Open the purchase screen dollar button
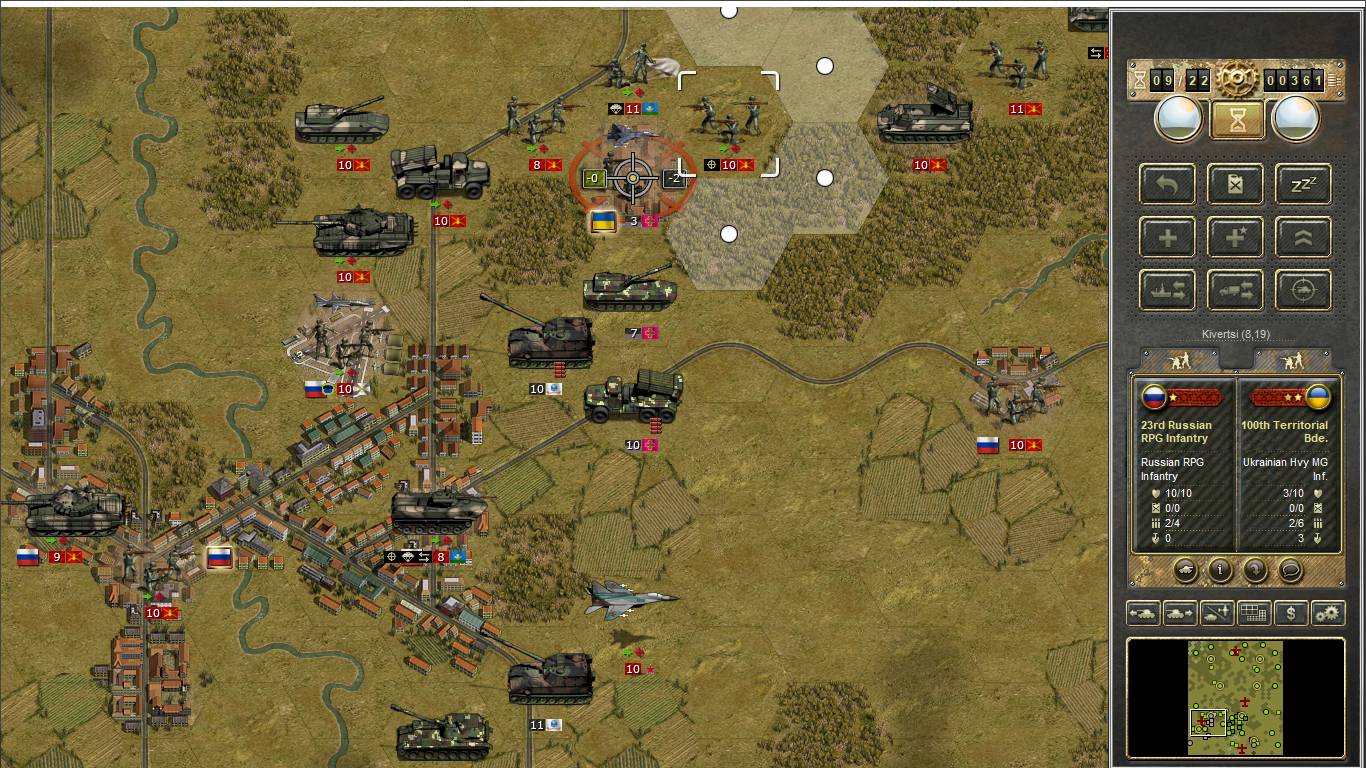The image size is (1366, 768). point(1291,613)
